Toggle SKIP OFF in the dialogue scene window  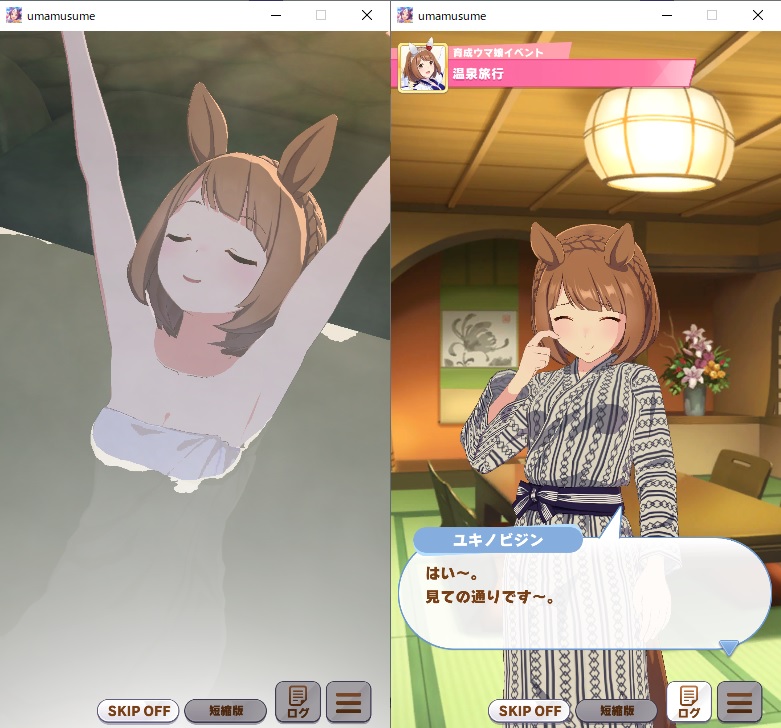click(529, 711)
